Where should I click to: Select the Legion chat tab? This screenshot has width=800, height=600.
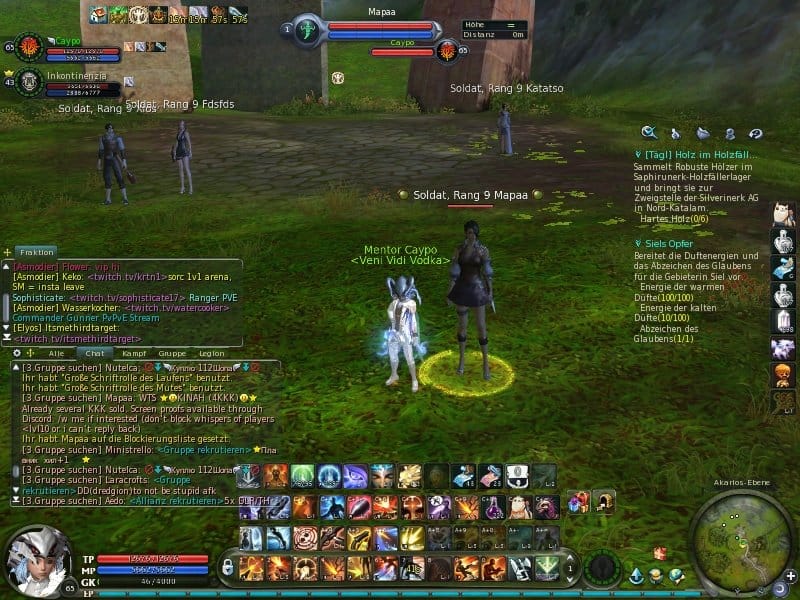(211, 353)
